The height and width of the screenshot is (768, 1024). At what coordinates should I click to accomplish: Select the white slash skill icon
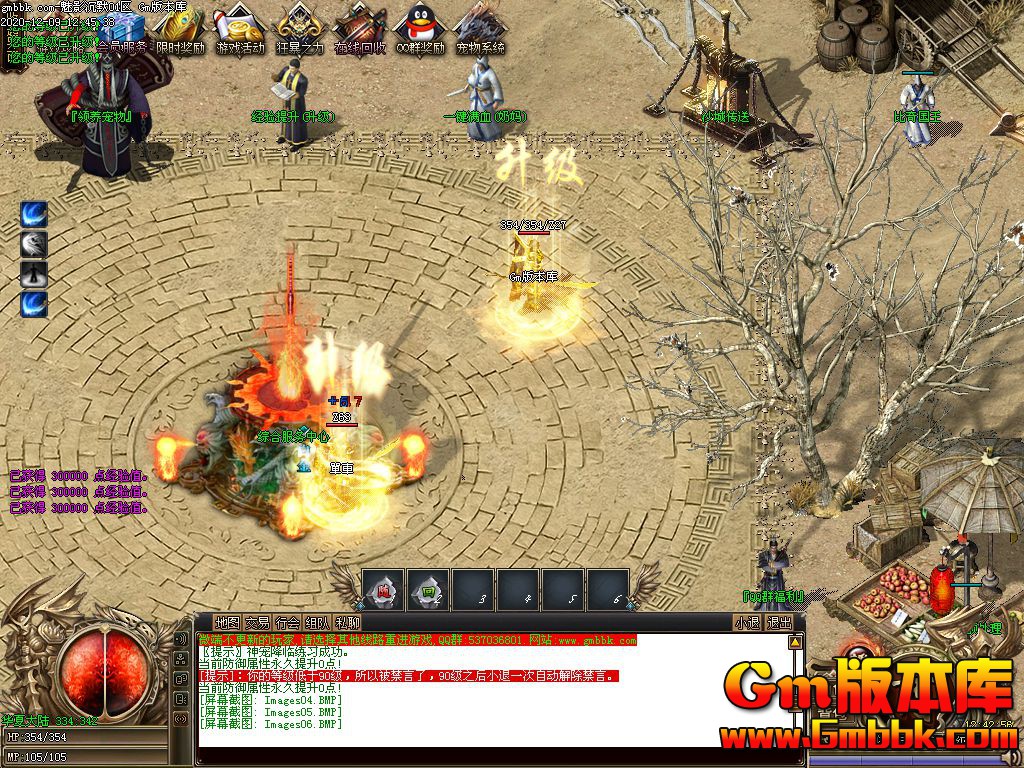click(34, 244)
